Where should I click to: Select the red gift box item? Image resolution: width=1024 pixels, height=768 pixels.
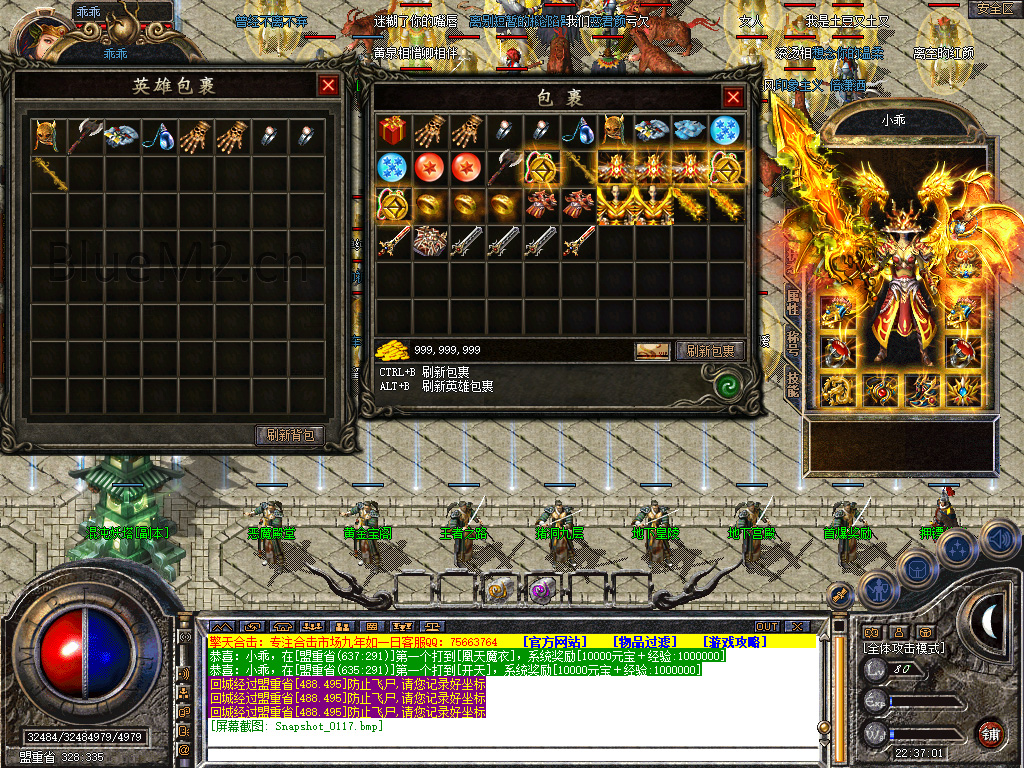click(x=391, y=130)
